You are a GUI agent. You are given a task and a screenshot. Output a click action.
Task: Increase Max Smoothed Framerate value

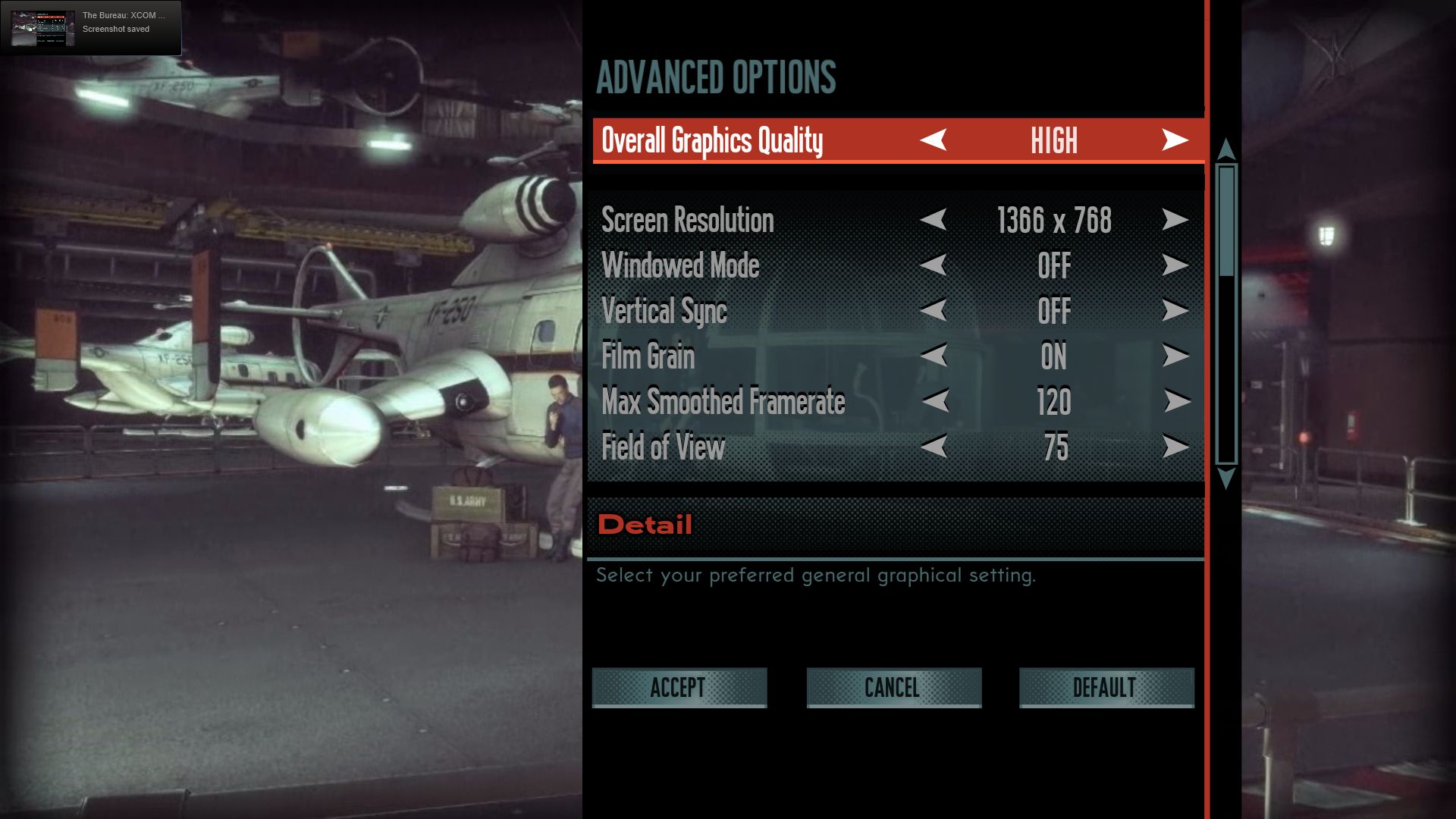point(1176,401)
